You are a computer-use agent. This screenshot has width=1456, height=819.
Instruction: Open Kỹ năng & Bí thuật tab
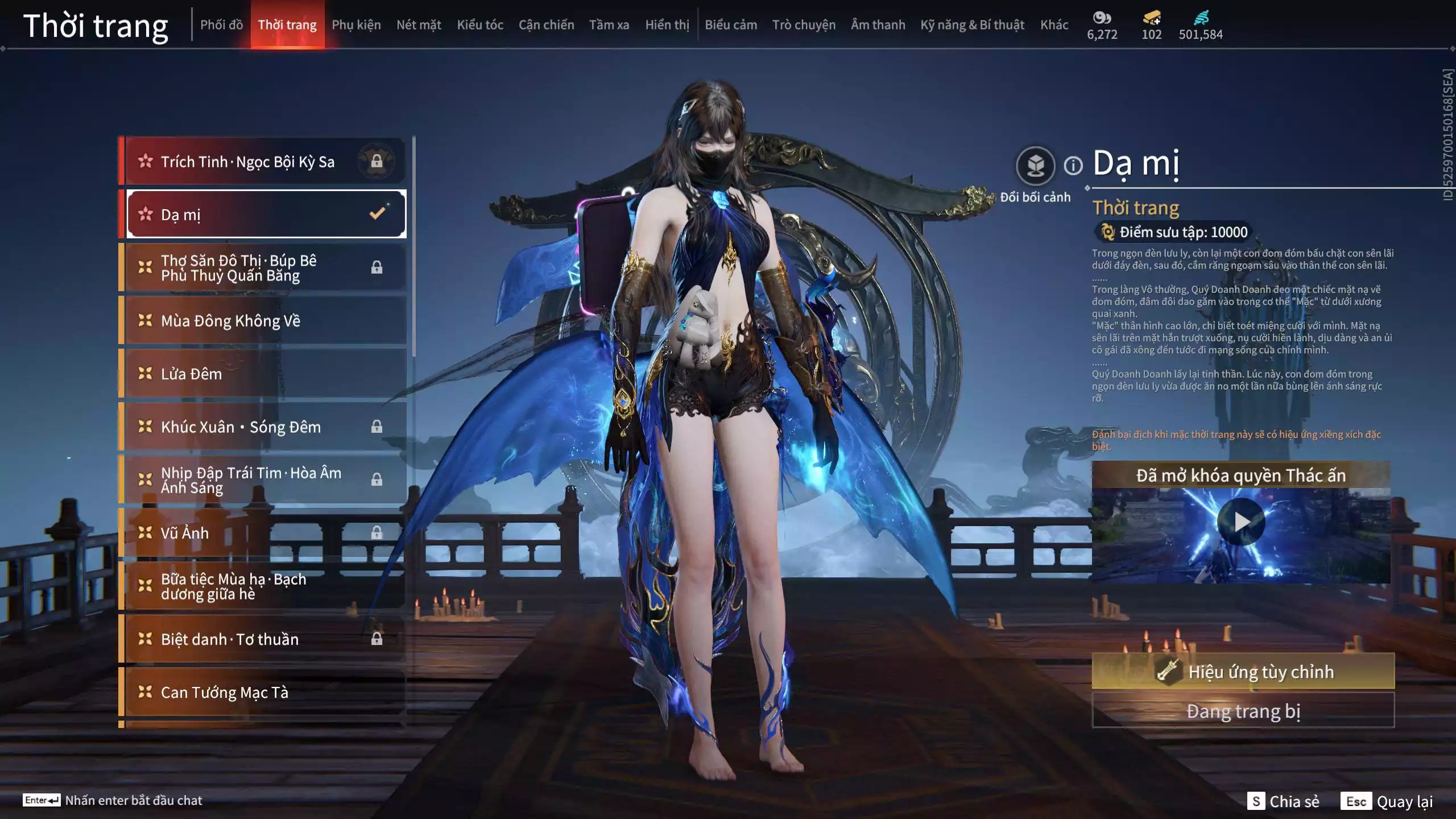point(972,25)
